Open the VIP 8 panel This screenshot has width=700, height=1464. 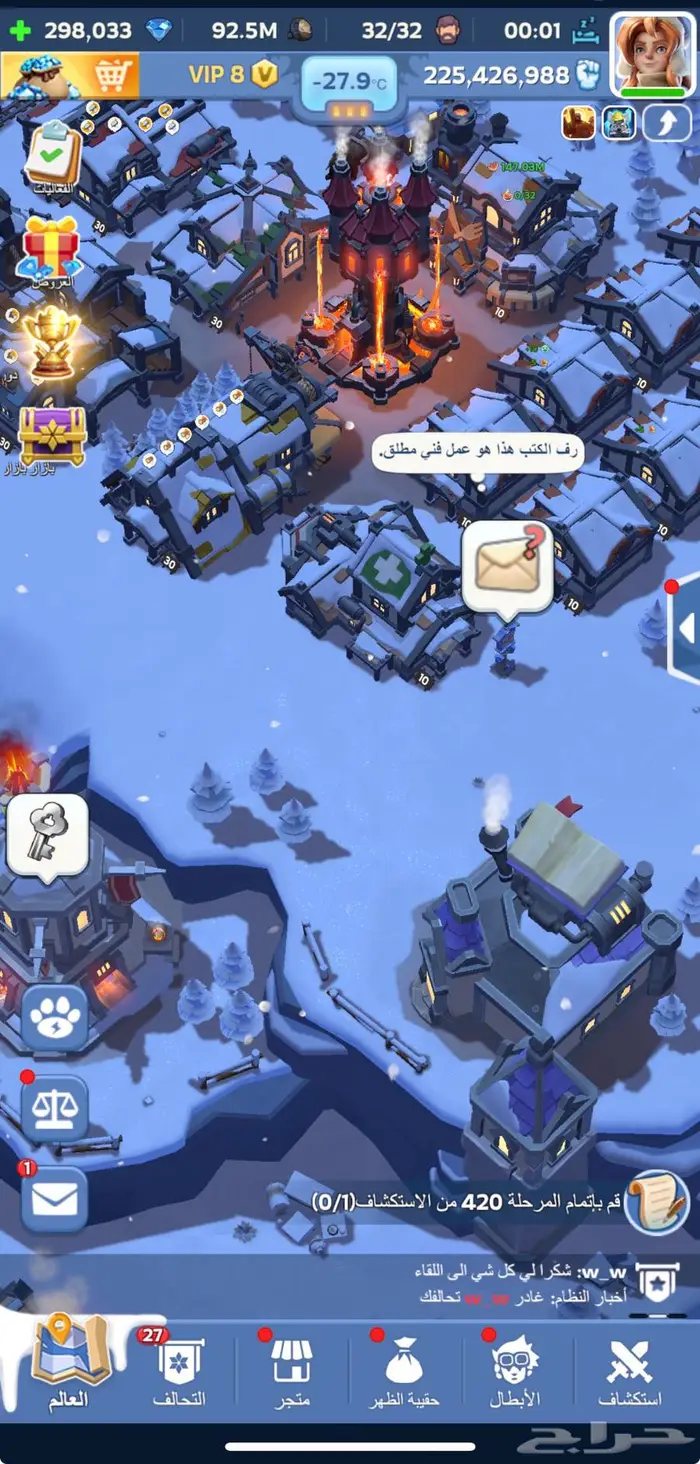[x=232, y=73]
